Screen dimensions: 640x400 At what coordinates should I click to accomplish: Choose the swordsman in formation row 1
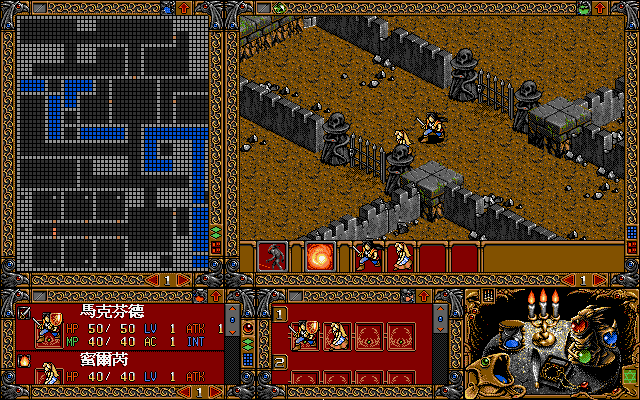coord(305,334)
